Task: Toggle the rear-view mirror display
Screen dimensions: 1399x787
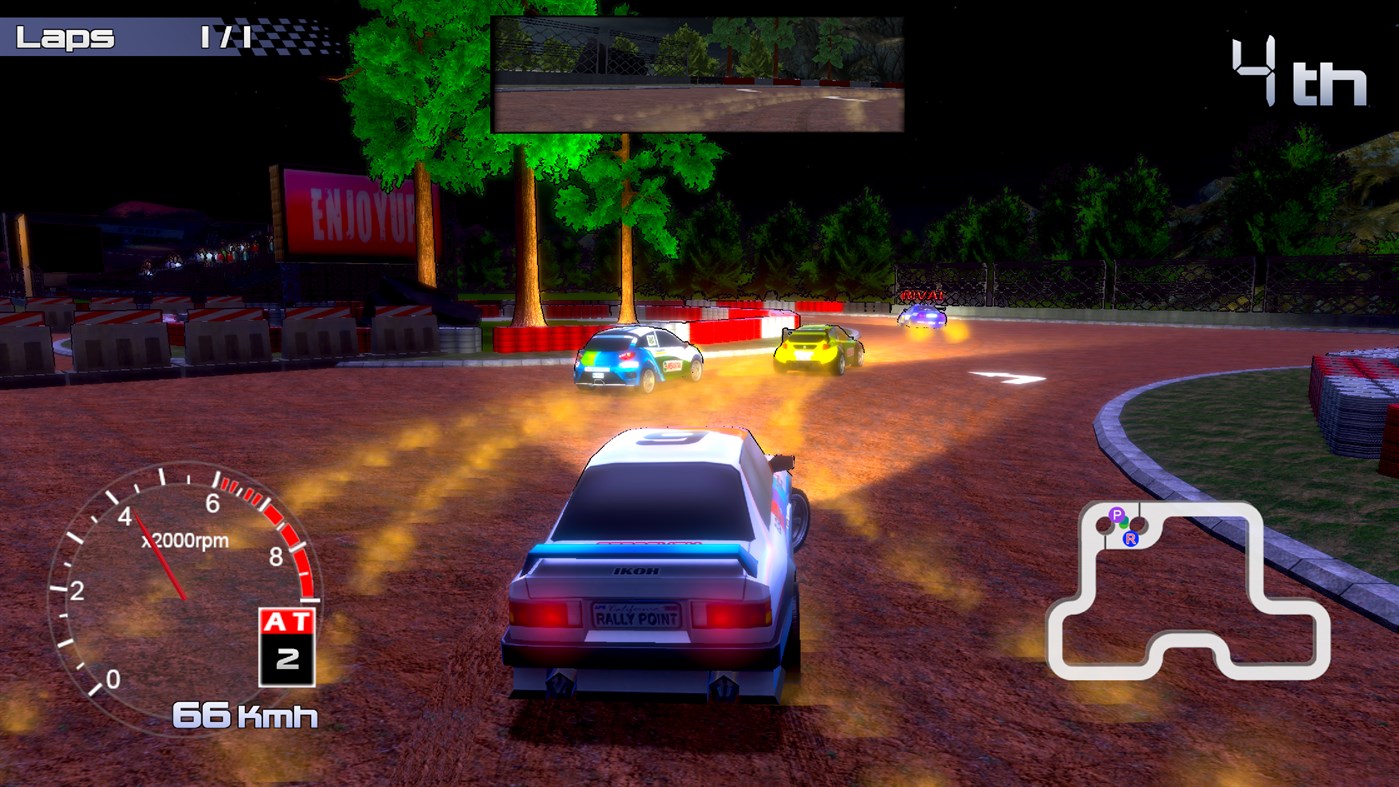Action: coord(698,71)
